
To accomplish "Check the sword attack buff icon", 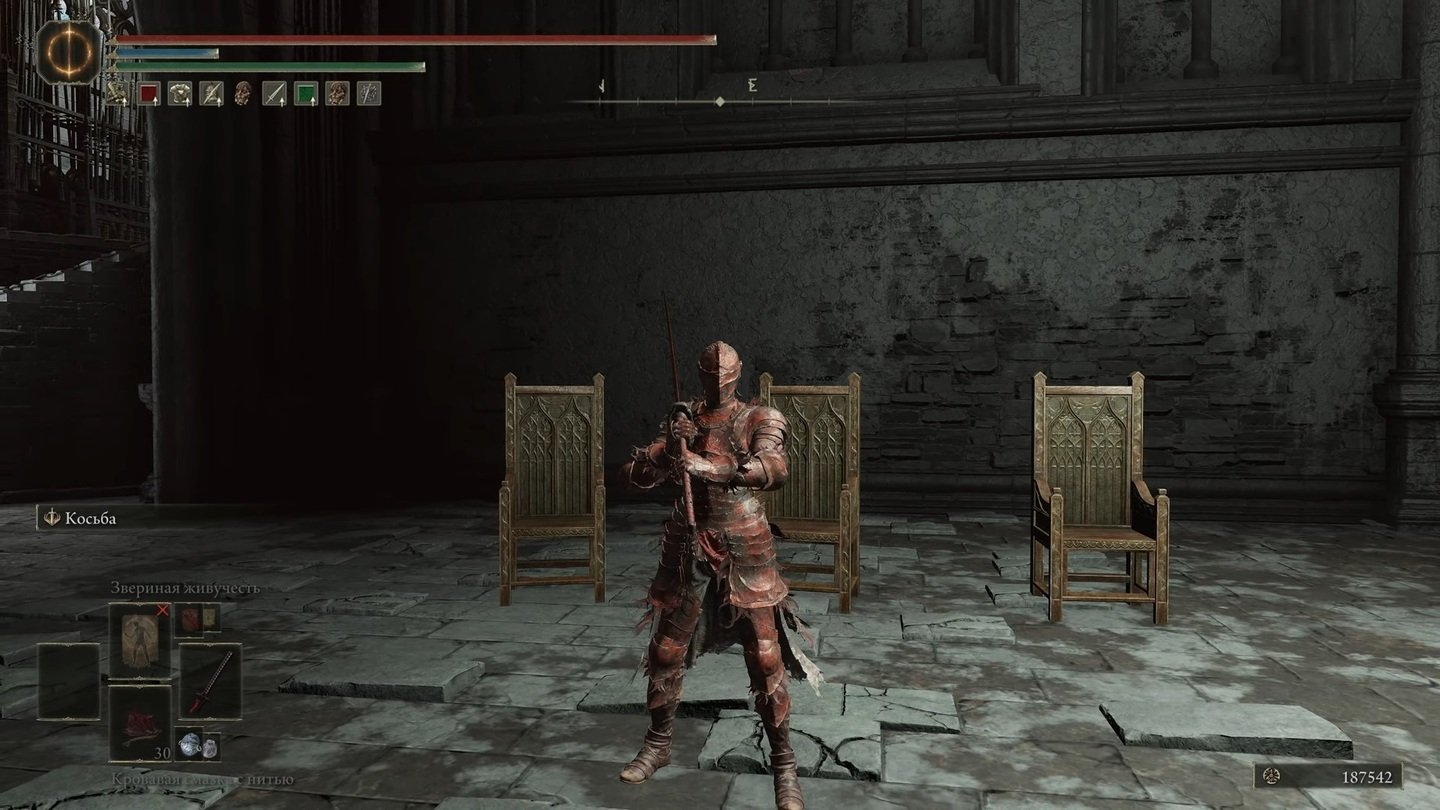I will [274, 94].
